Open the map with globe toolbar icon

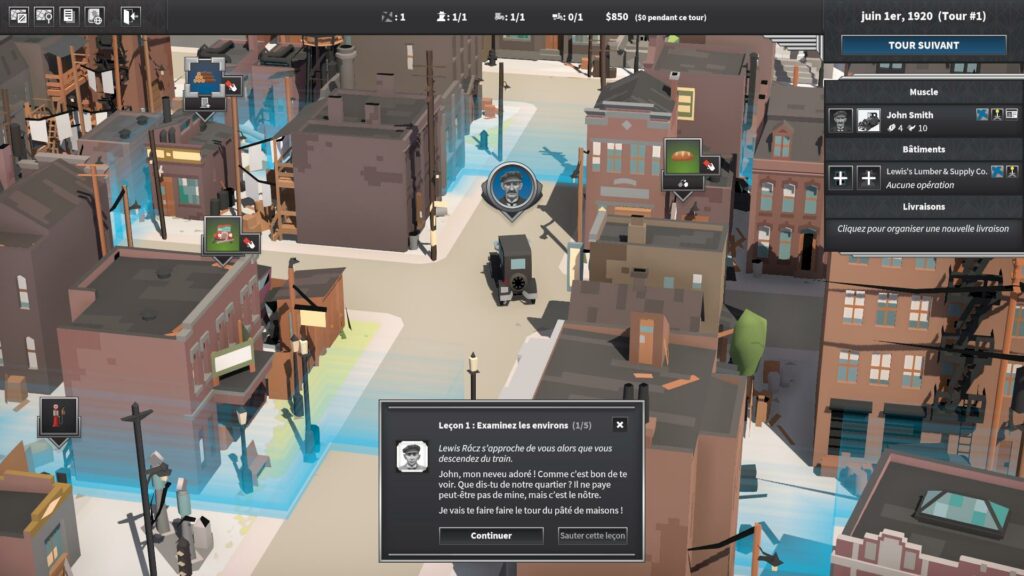coord(95,16)
